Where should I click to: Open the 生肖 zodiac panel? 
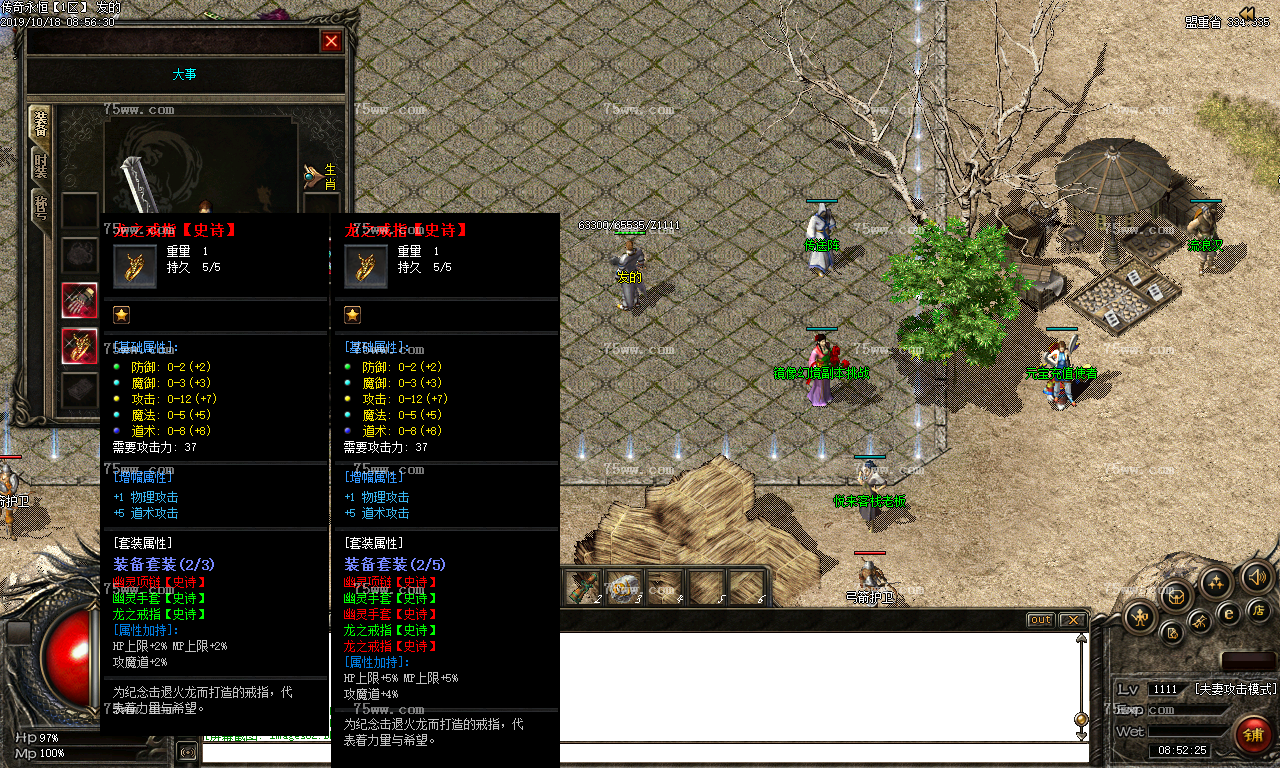click(x=321, y=177)
